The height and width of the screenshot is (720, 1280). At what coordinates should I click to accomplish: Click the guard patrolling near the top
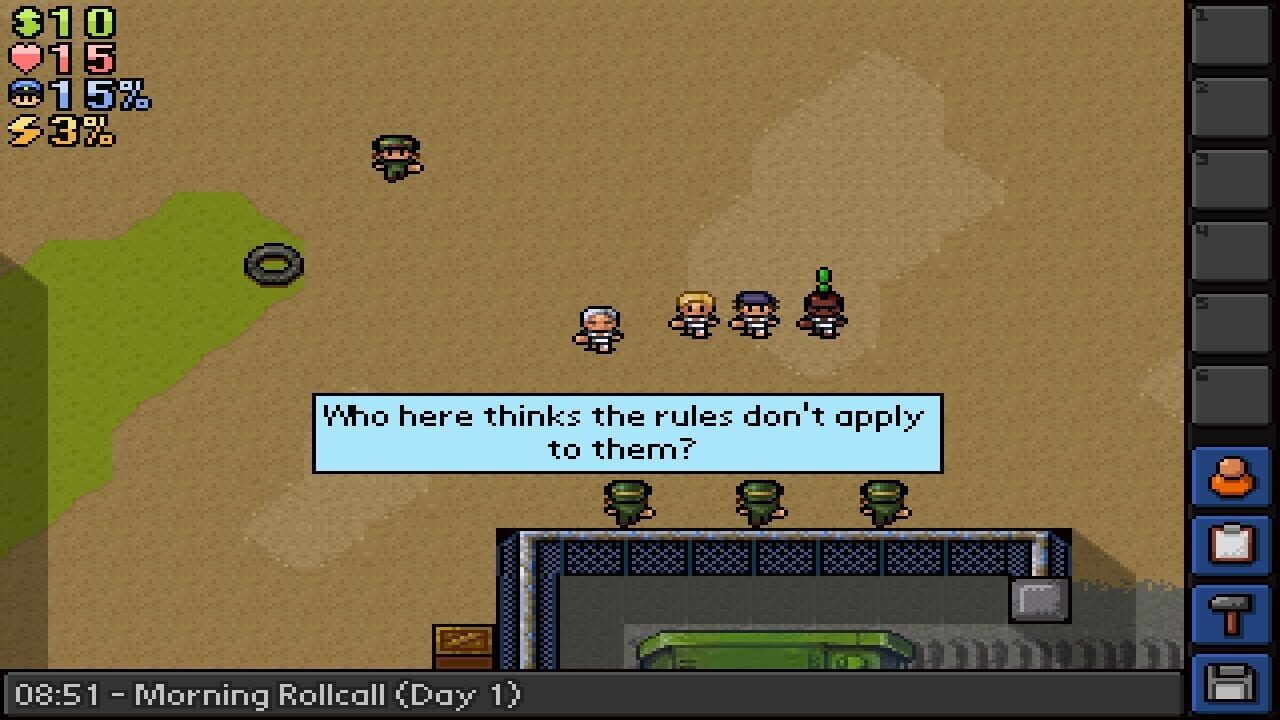[x=397, y=158]
